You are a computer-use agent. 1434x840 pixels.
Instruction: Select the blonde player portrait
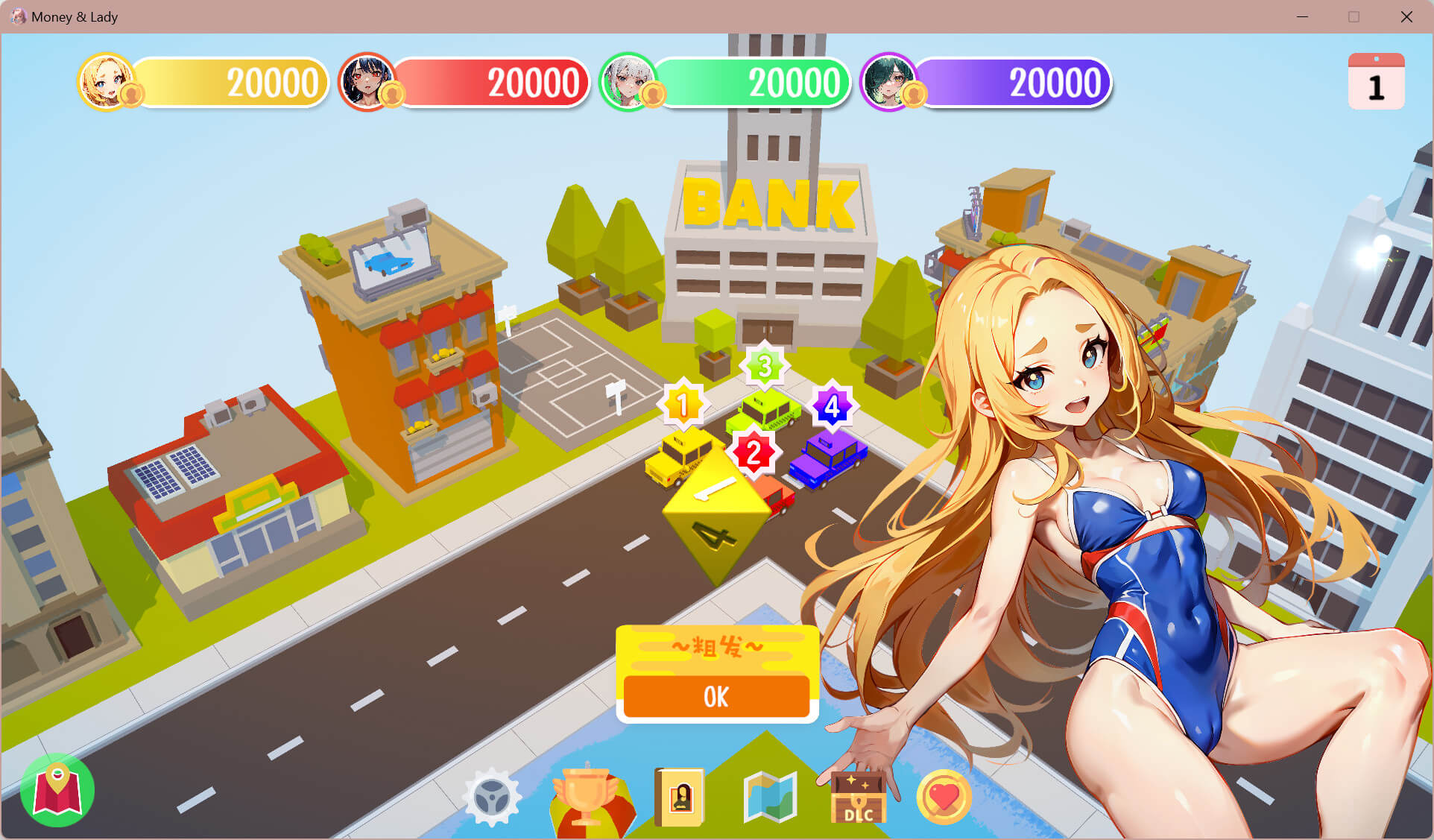pyautogui.click(x=107, y=81)
